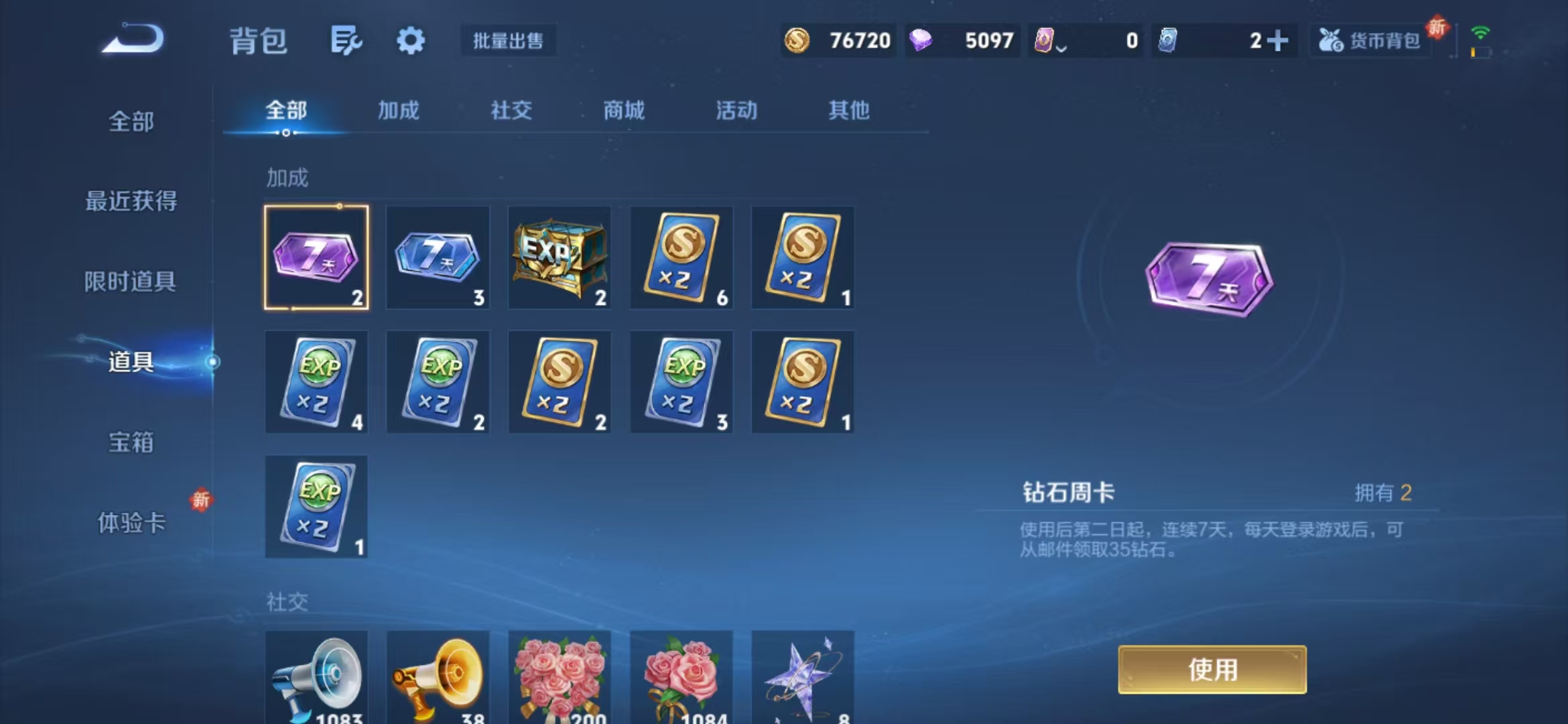
Task: Select the golden megaphone item
Action: [x=438, y=677]
